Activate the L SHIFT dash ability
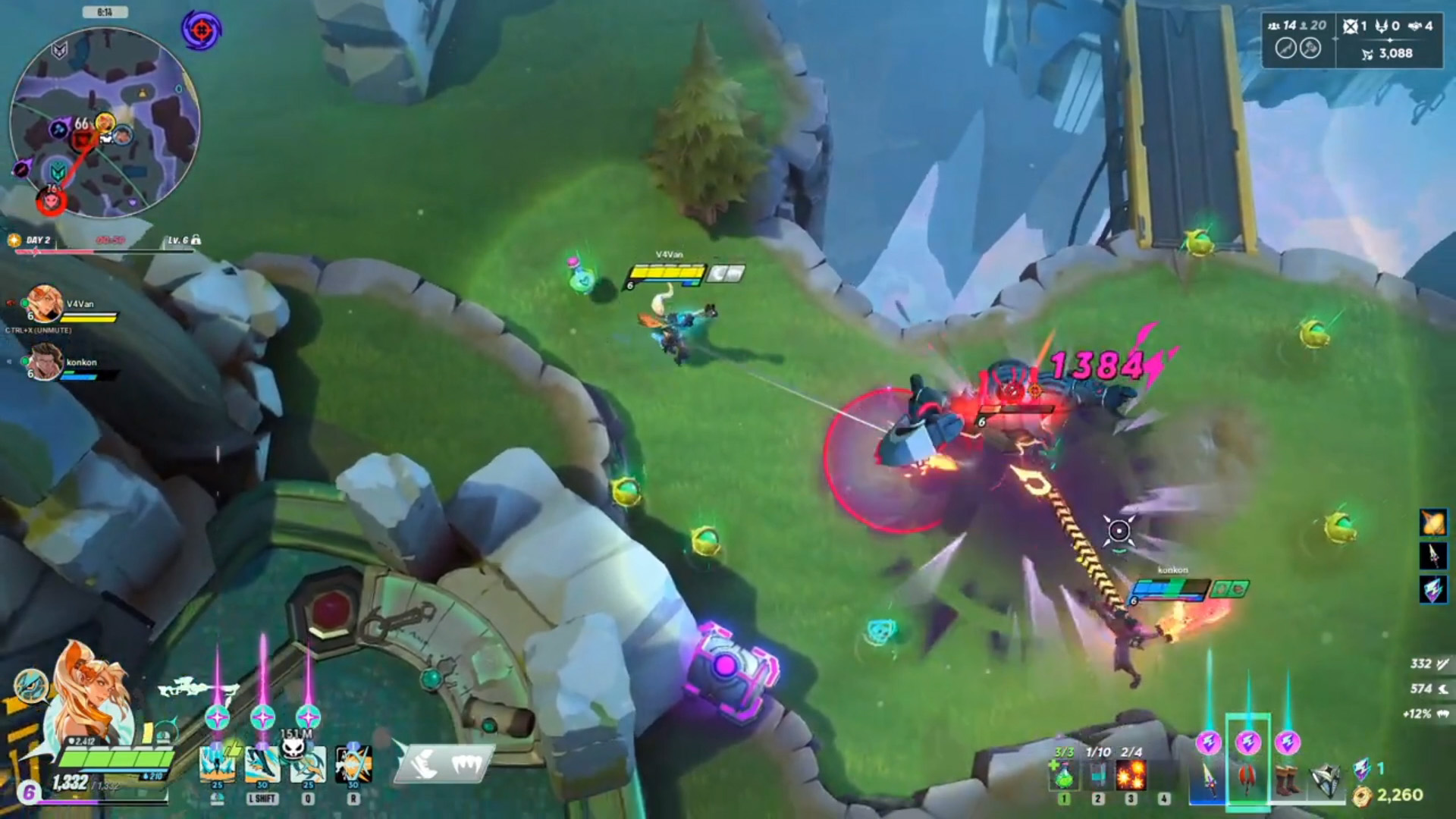1456x819 pixels. point(262,764)
